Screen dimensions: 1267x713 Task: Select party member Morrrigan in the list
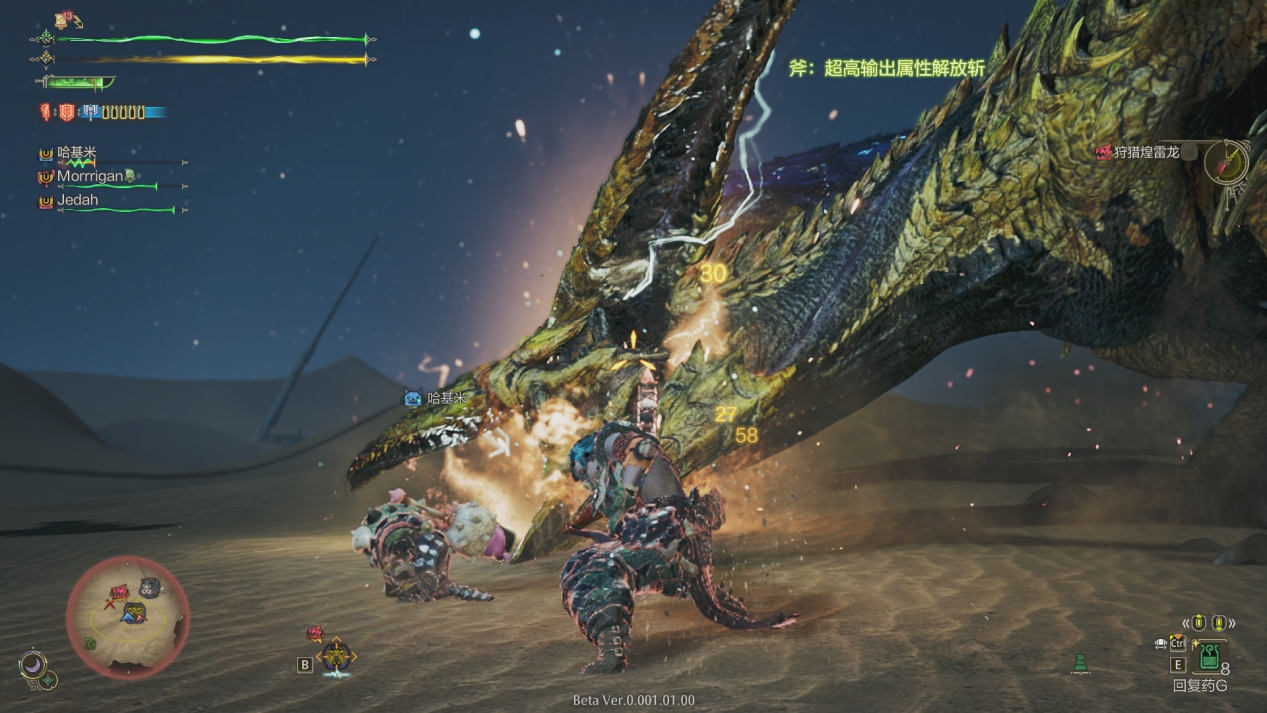[89, 176]
